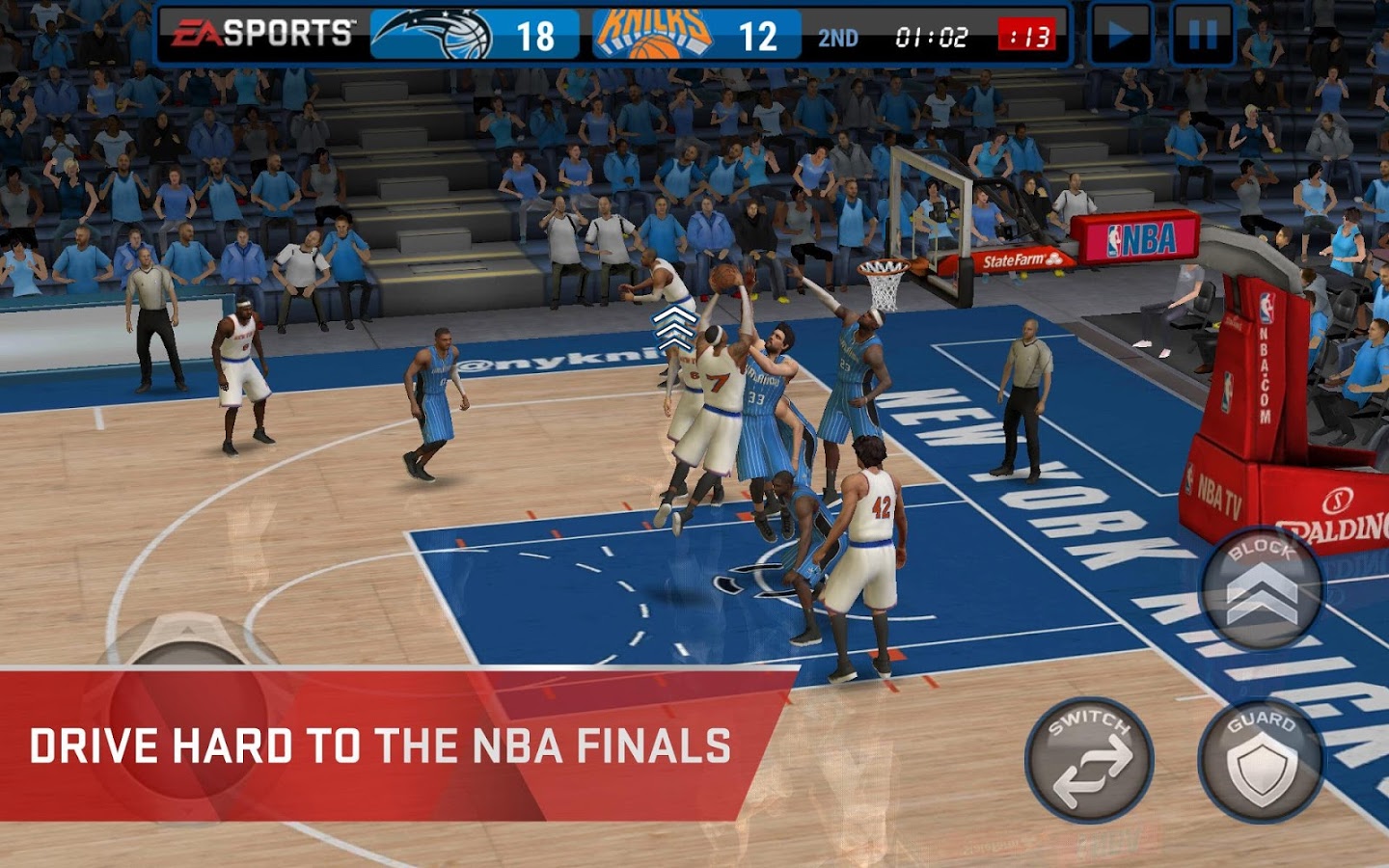Use the Guard shield button
This screenshot has height=868, width=1389.
click(x=1261, y=762)
